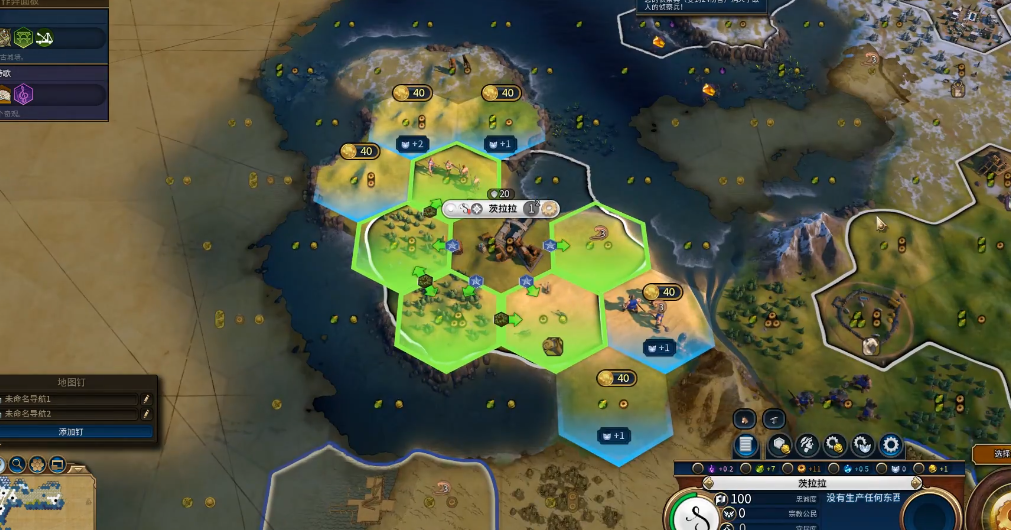Edit the 未命名导航1 map pin
1011x530 pixels.
pos(146,399)
